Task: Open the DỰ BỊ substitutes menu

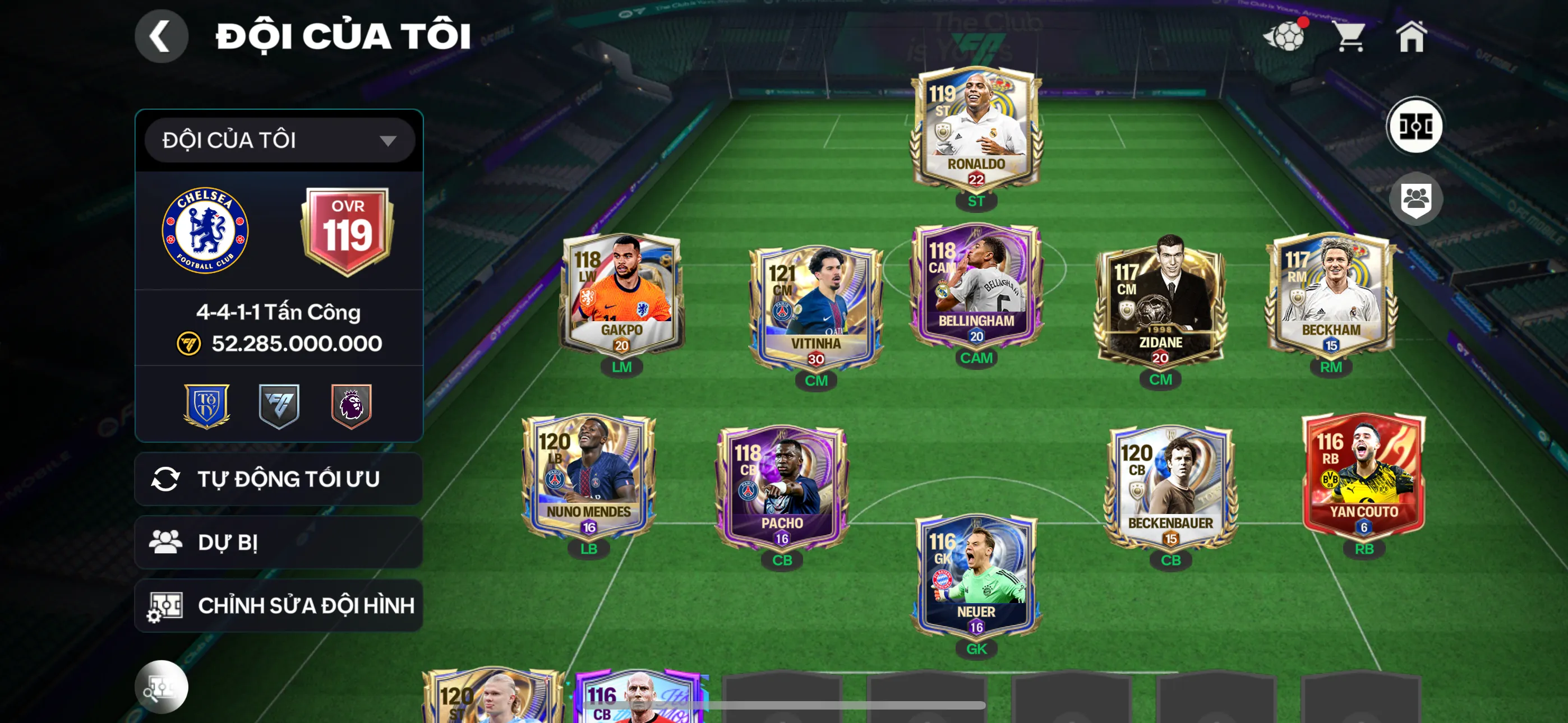Action: click(279, 543)
